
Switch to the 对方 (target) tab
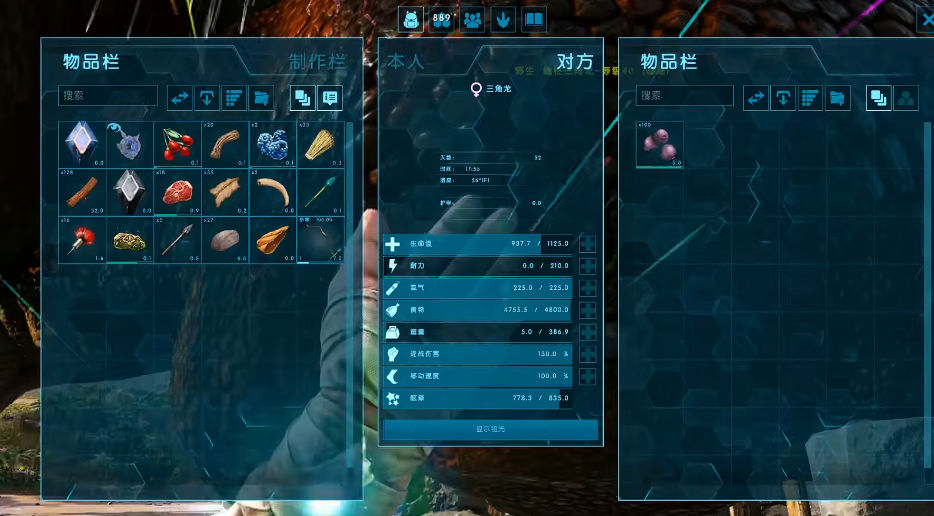pos(574,62)
